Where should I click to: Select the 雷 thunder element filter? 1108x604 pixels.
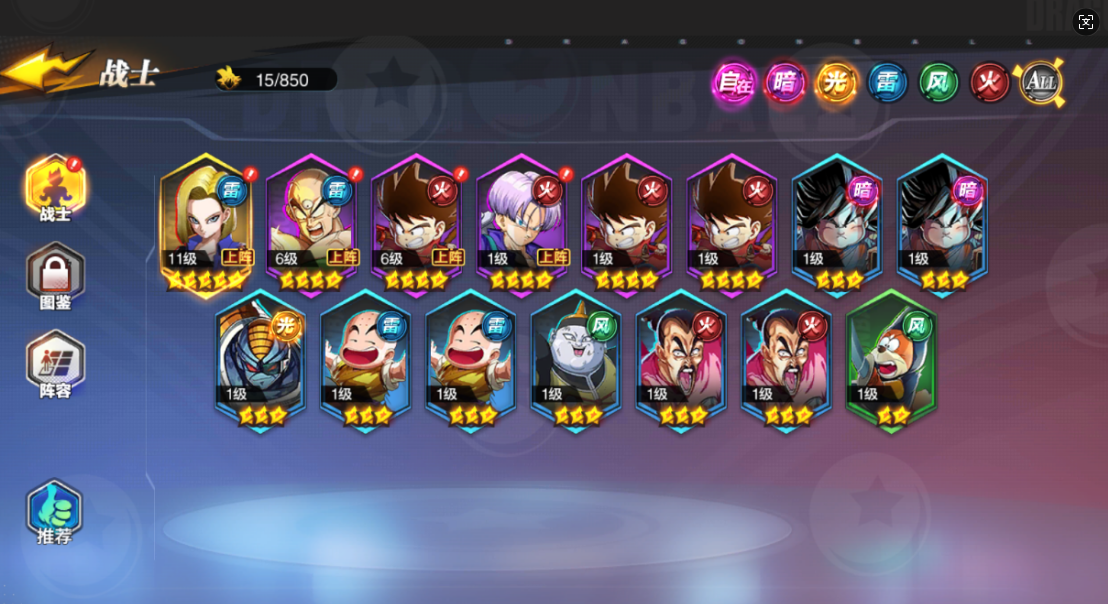887,83
